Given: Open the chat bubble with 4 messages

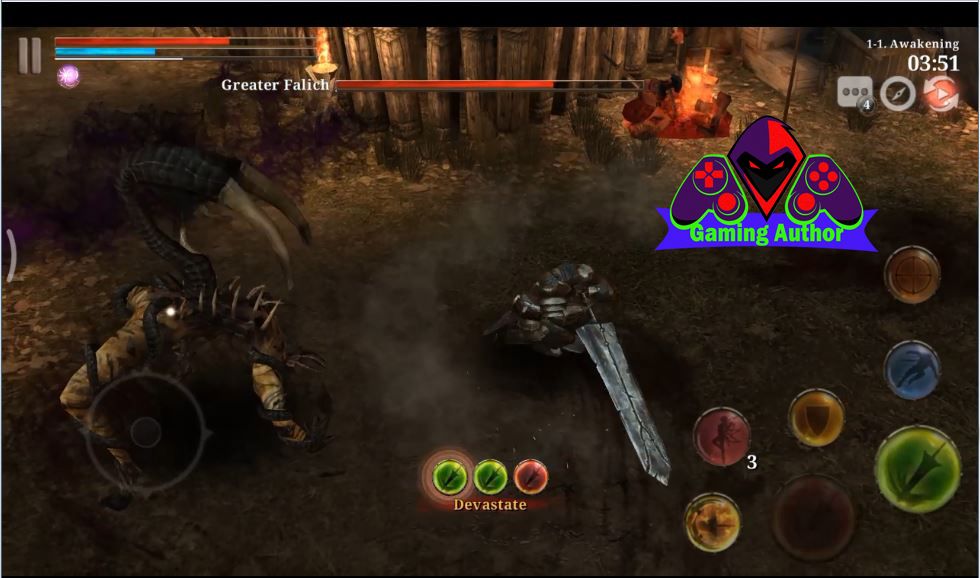Looking at the screenshot, I should pos(855,93).
